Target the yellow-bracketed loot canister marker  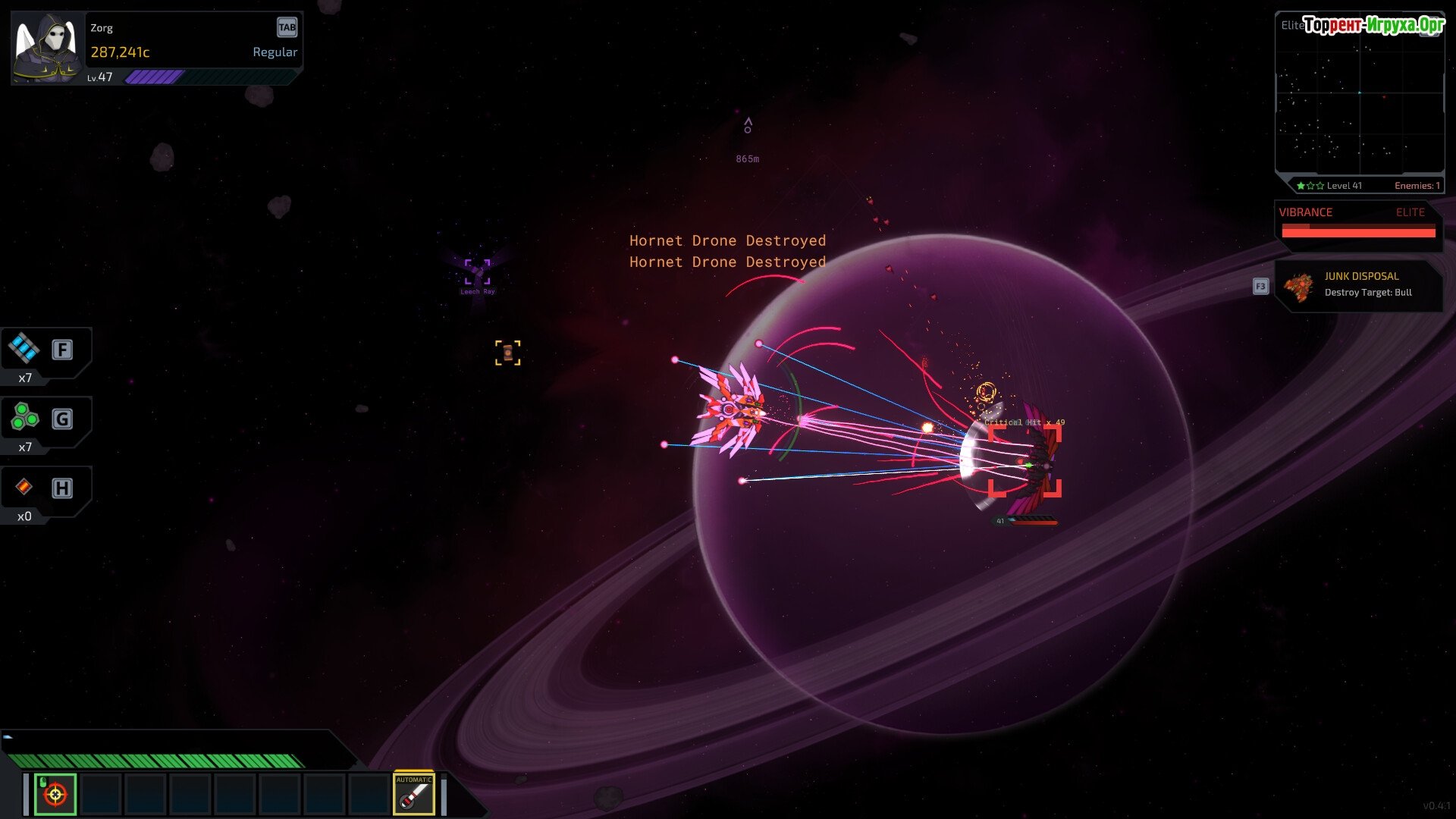tap(507, 353)
